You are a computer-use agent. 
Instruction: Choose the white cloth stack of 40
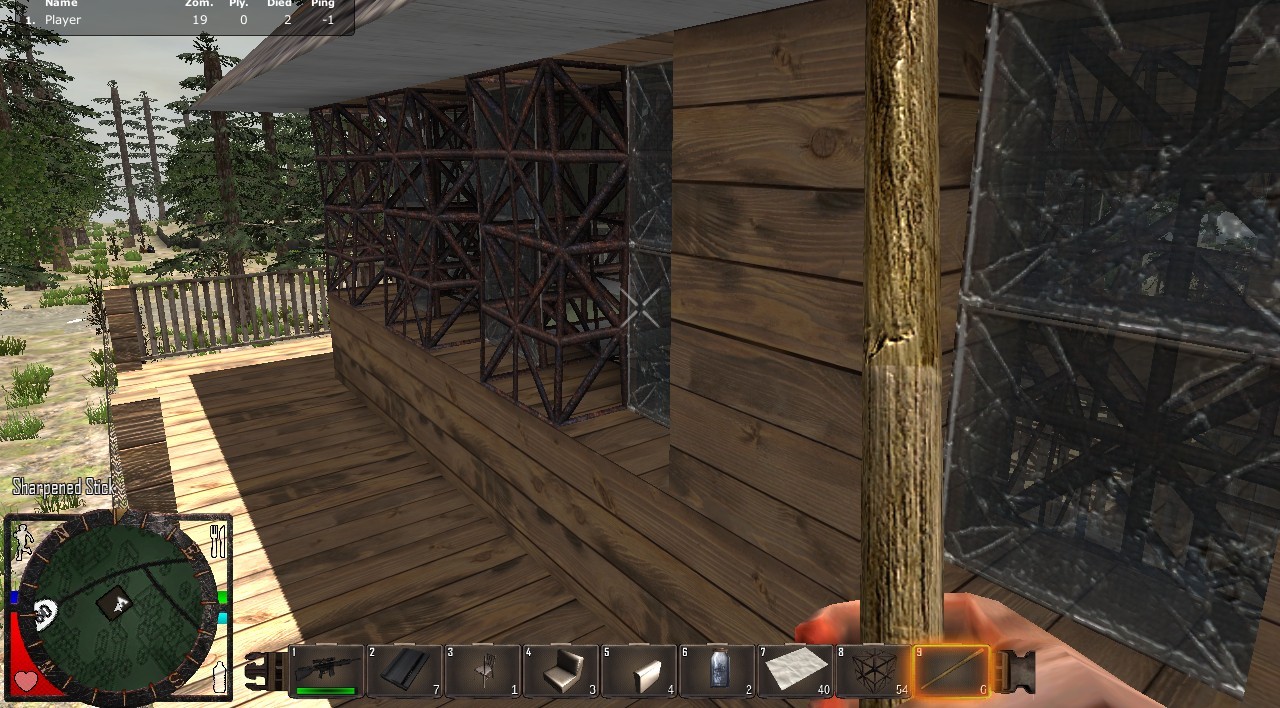(x=794, y=670)
